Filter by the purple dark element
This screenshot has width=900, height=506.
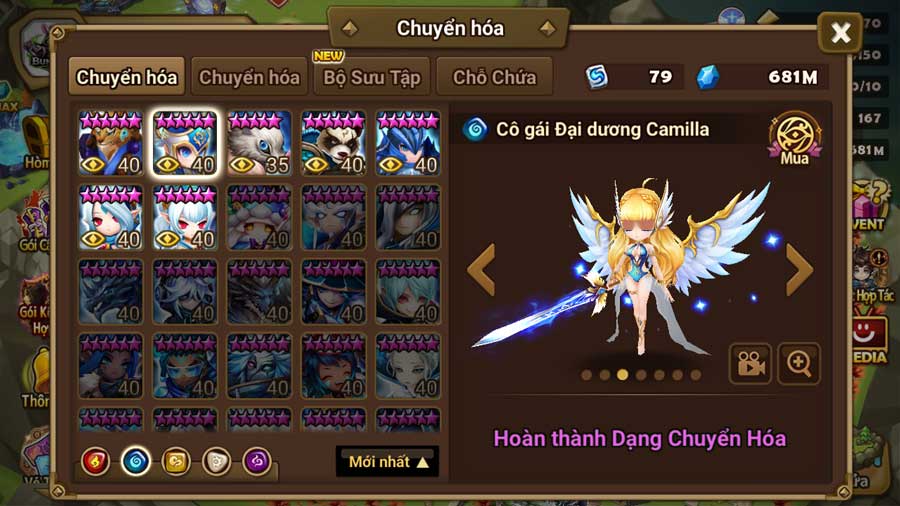pos(256,461)
